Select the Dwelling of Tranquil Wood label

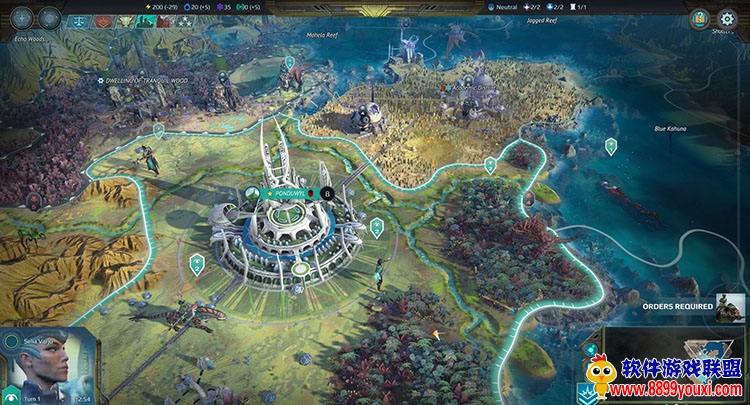click(x=145, y=79)
